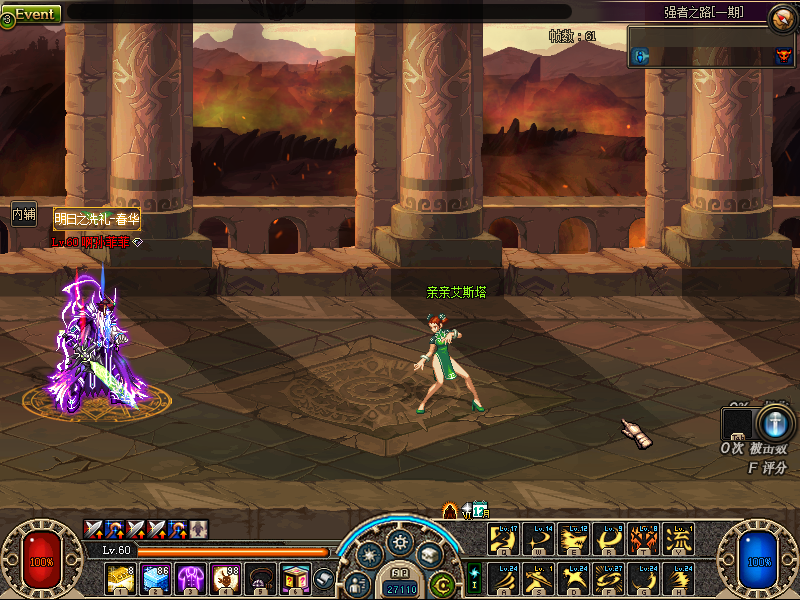Activate the red flame fists skill on T
The width and height of the screenshot is (800, 600).
click(643, 540)
